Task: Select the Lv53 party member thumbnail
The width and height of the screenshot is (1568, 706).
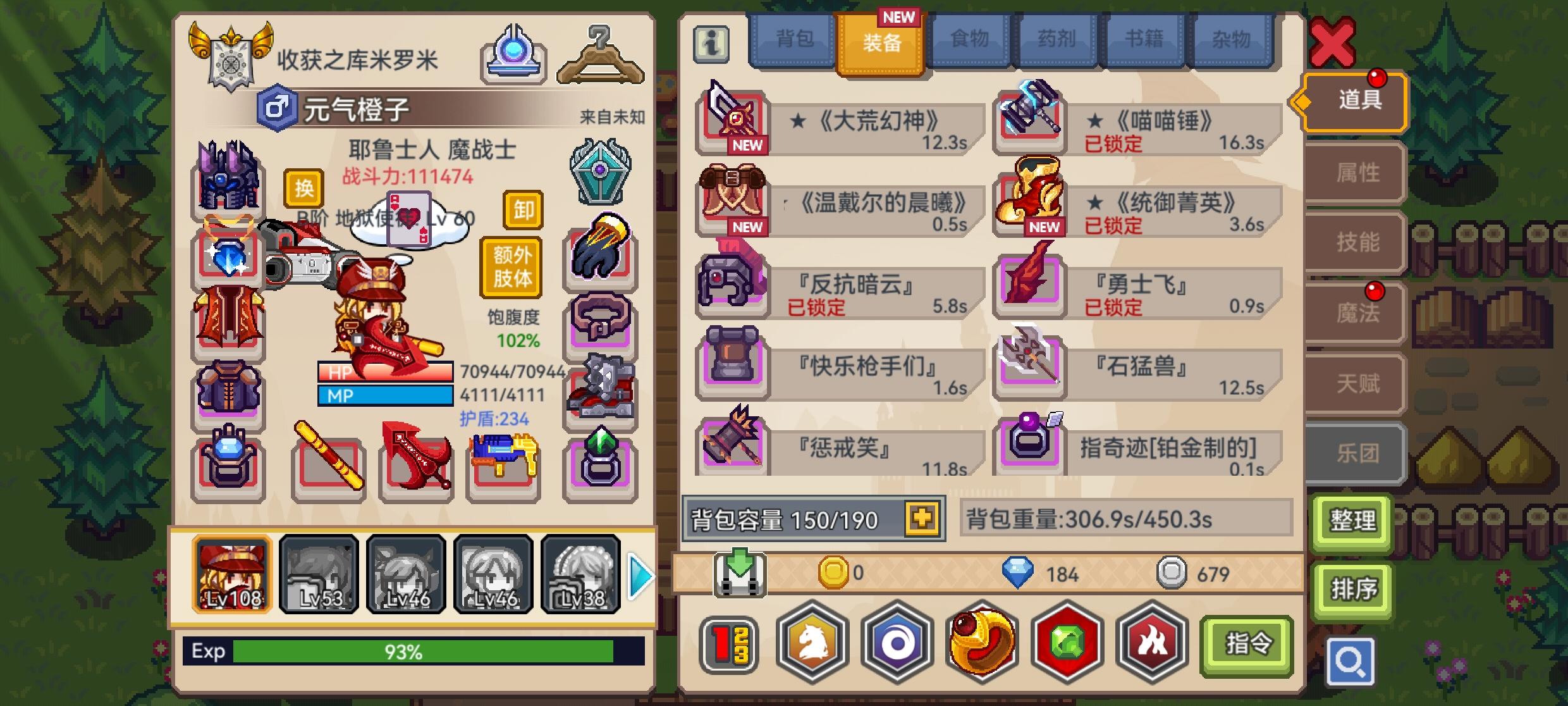Action: [318, 575]
